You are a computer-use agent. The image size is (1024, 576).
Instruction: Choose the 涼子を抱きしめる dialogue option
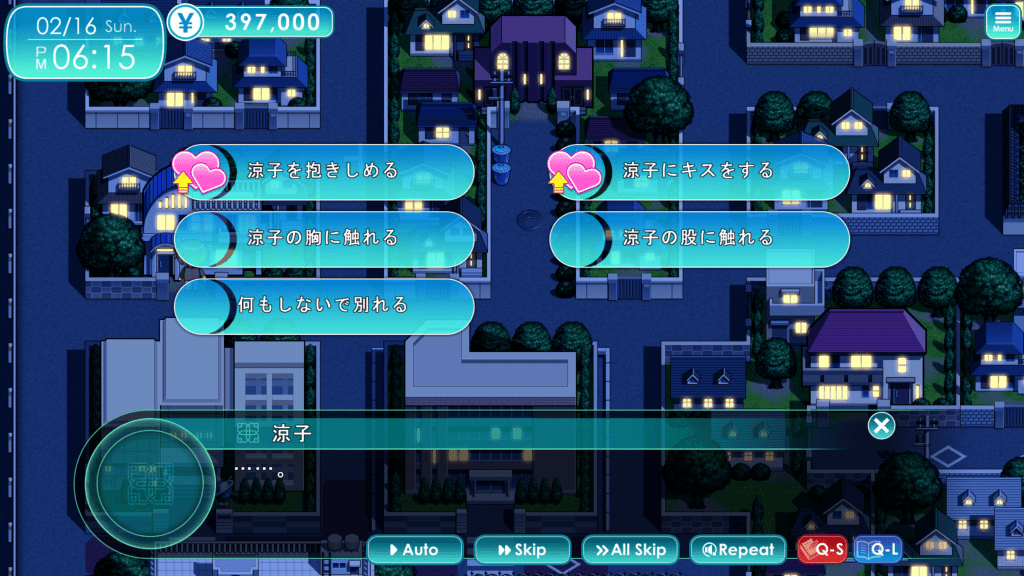pyautogui.click(x=323, y=171)
